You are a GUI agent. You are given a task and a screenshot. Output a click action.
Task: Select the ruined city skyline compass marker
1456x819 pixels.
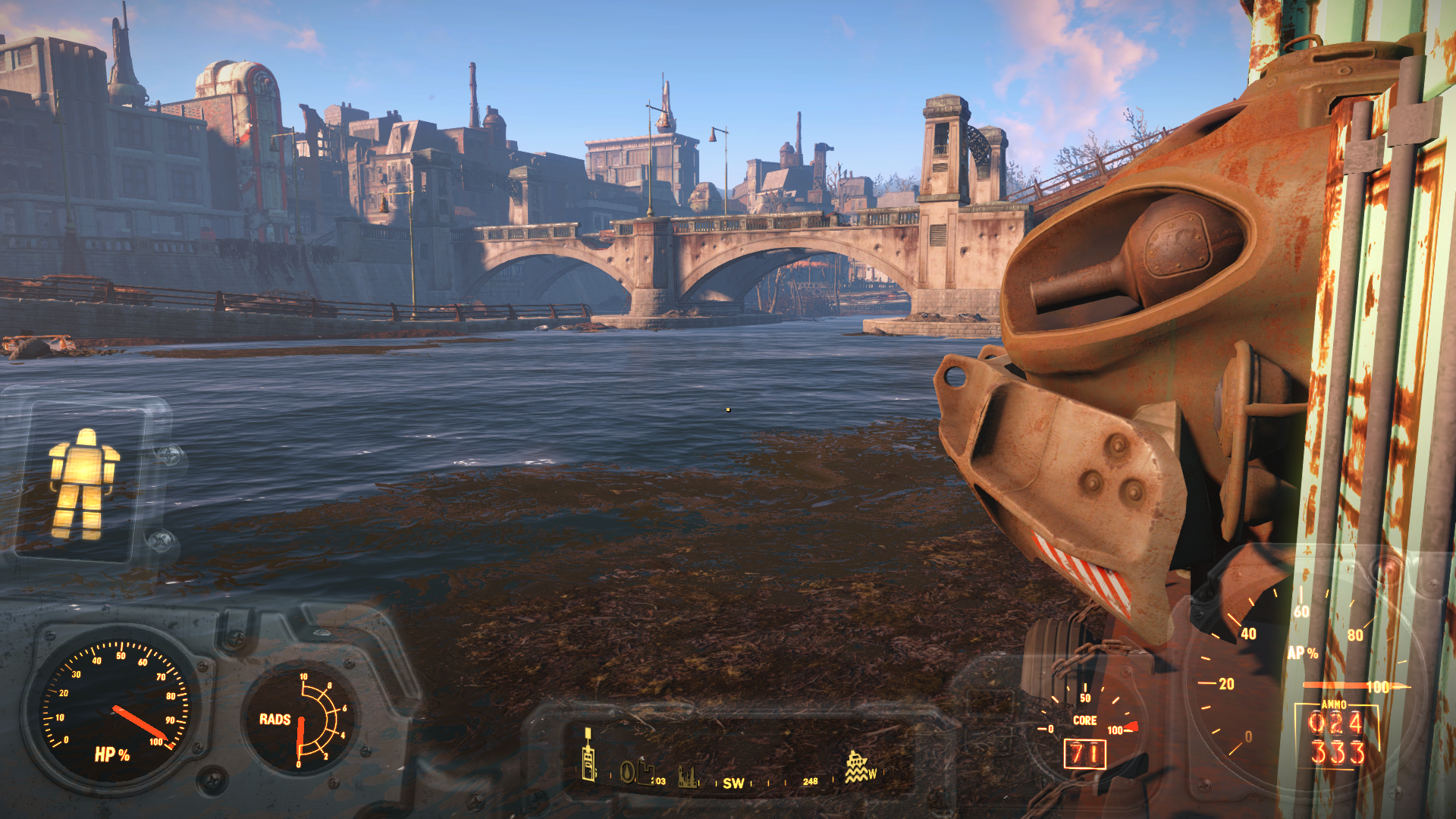(688, 777)
